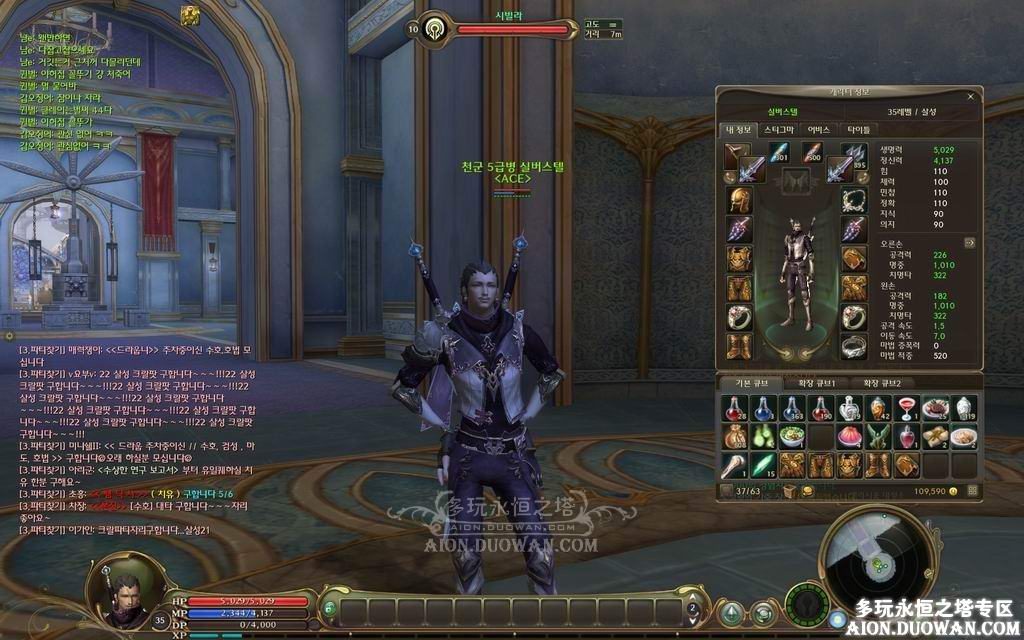Select the 시빌라 target frame
Screen dimensions: 1024x640
(498, 30)
